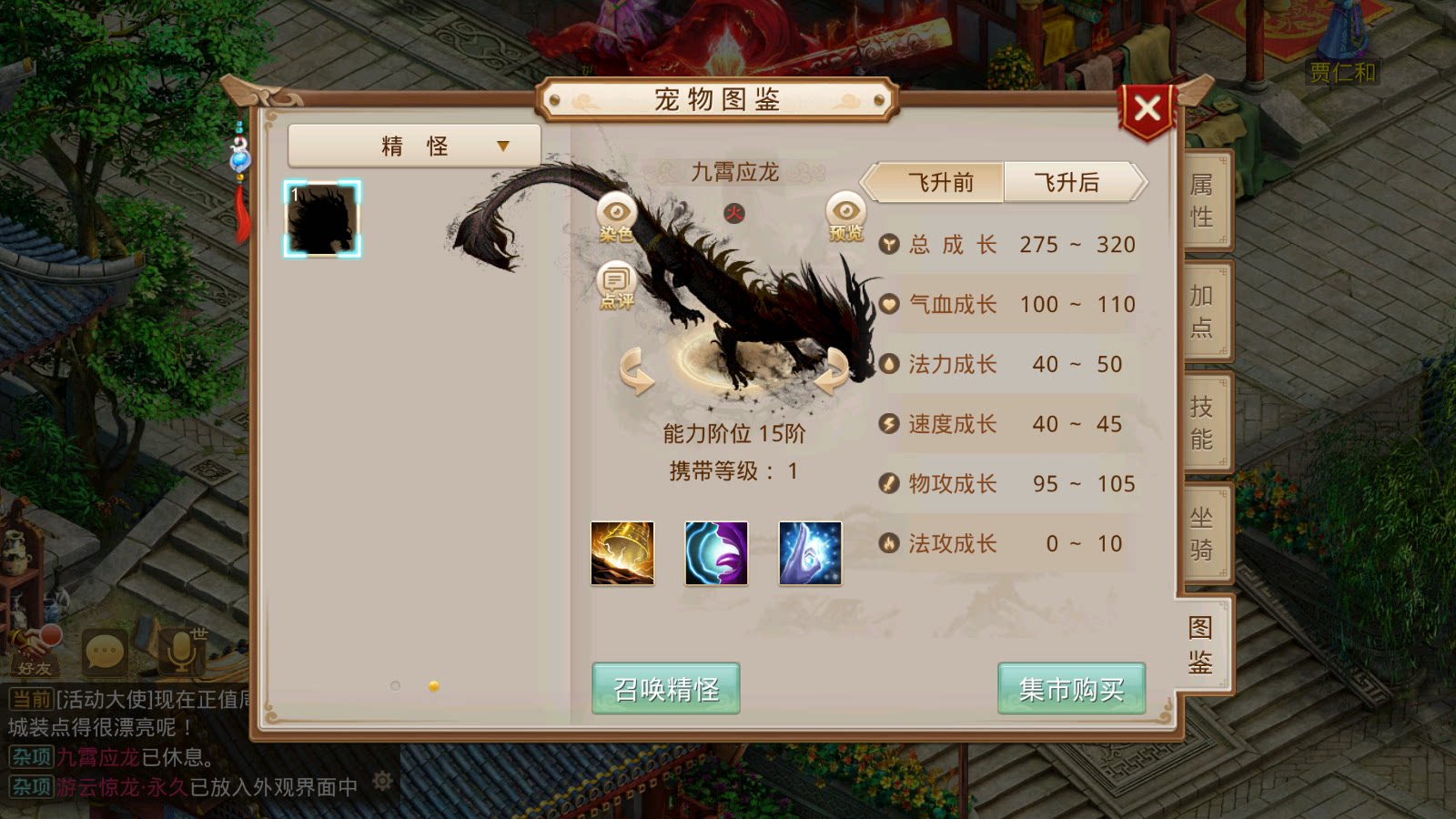Select the purple claw skill icon
Screen dimensions: 1456x819
coord(716,553)
